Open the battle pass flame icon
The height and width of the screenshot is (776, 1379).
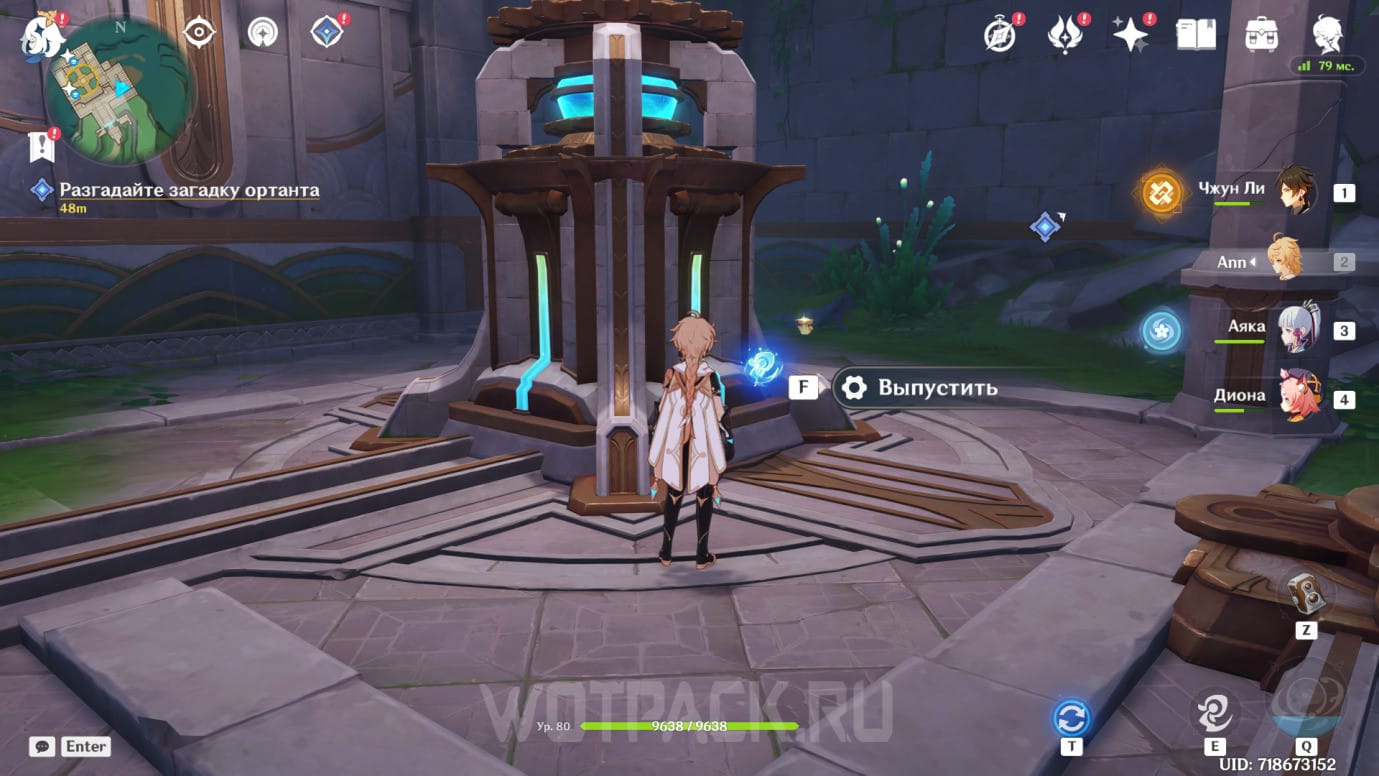point(1066,35)
